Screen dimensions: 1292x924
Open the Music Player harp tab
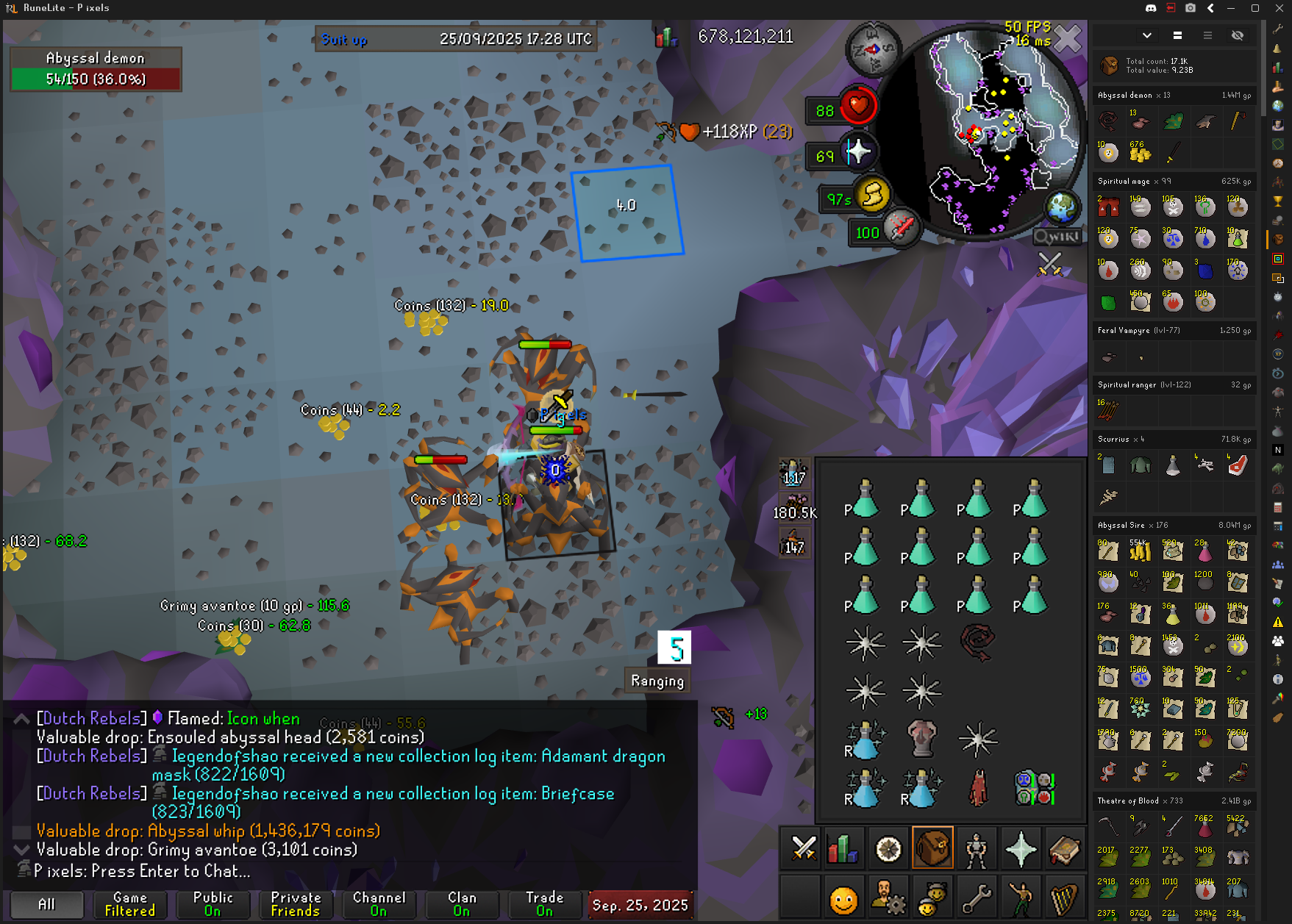pos(1064,898)
